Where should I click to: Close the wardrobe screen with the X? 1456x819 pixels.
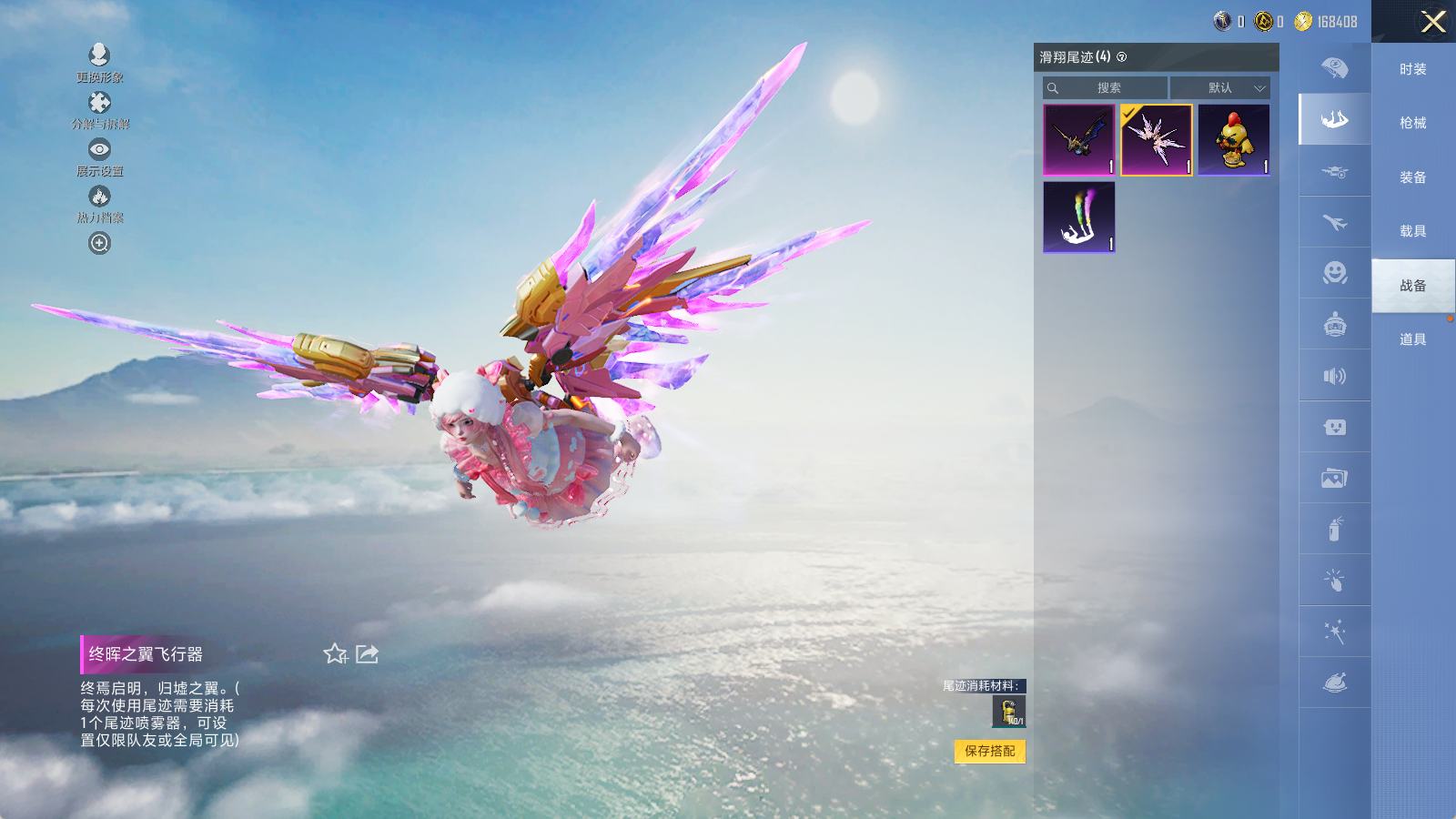1433,22
